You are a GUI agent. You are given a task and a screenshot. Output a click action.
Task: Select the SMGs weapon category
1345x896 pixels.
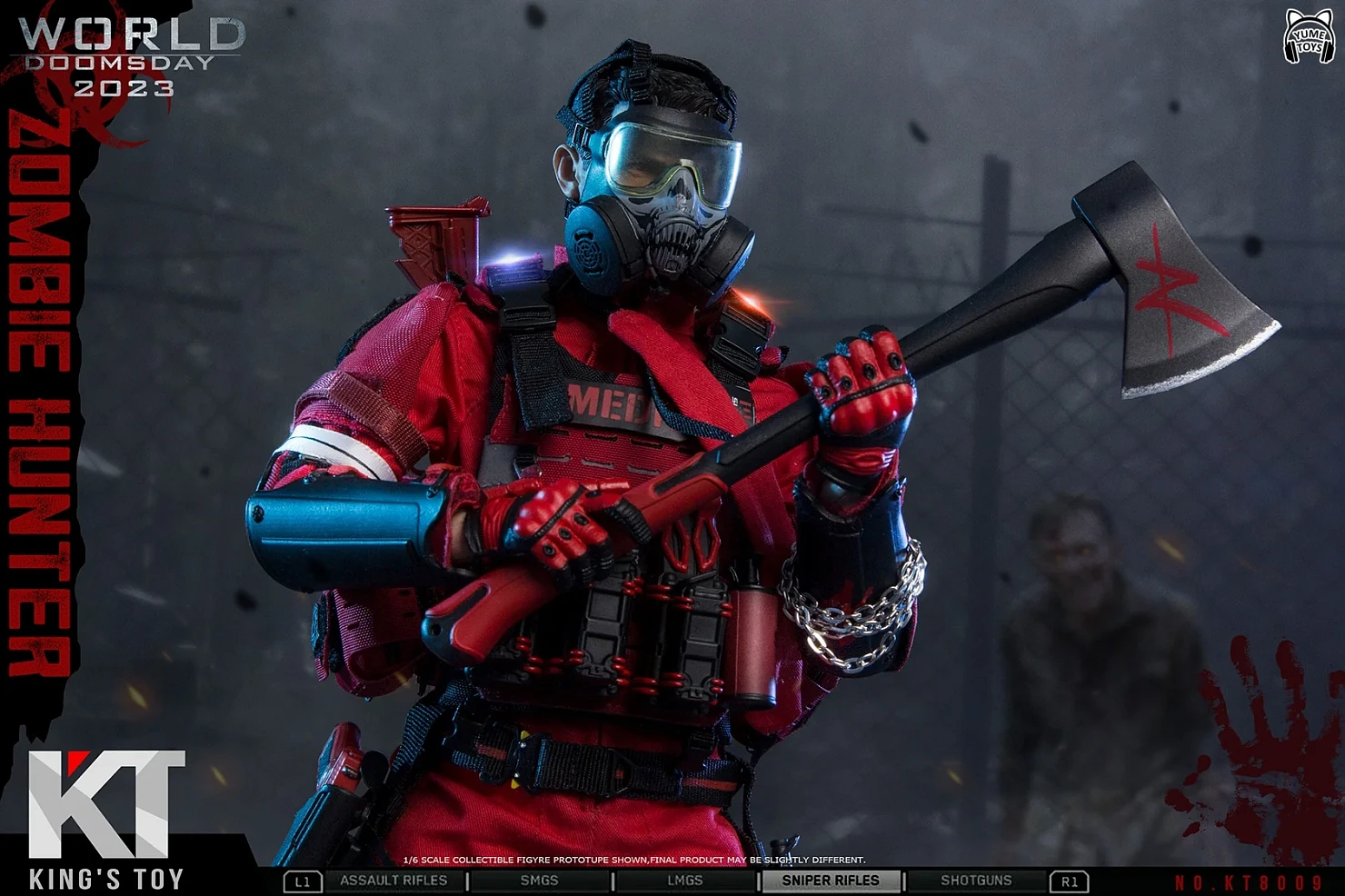[x=539, y=881]
